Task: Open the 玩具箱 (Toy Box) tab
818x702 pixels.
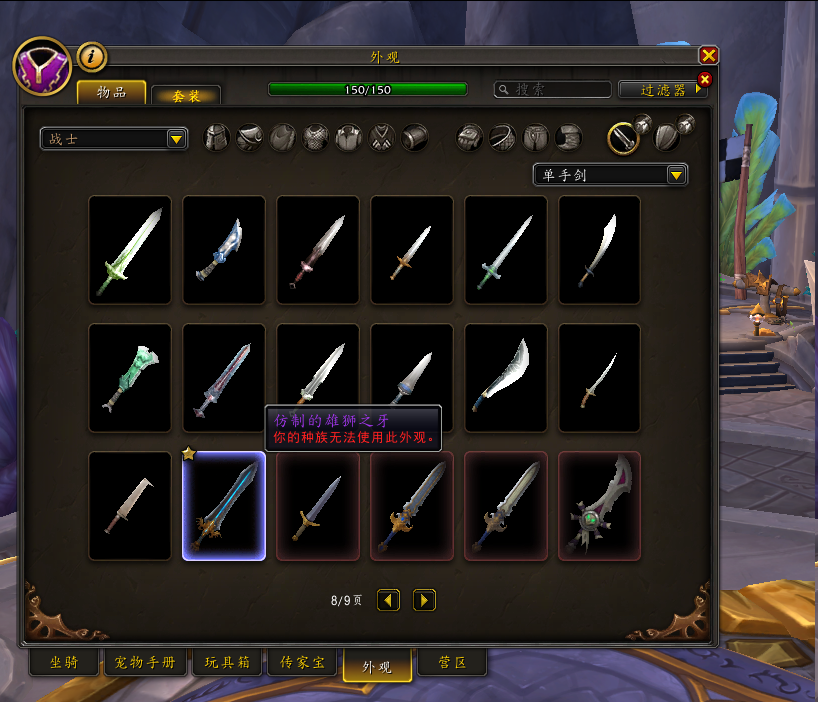Action: click(227, 662)
